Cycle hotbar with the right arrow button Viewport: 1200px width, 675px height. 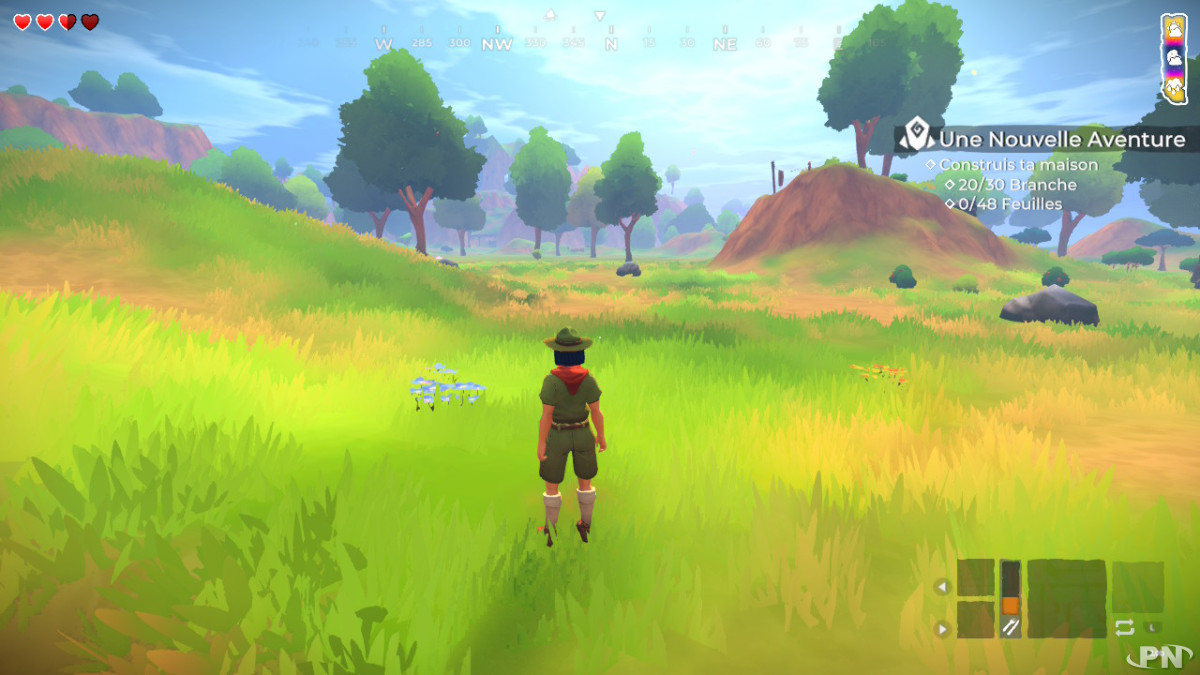pyautogui.click(x=941, y=629)
